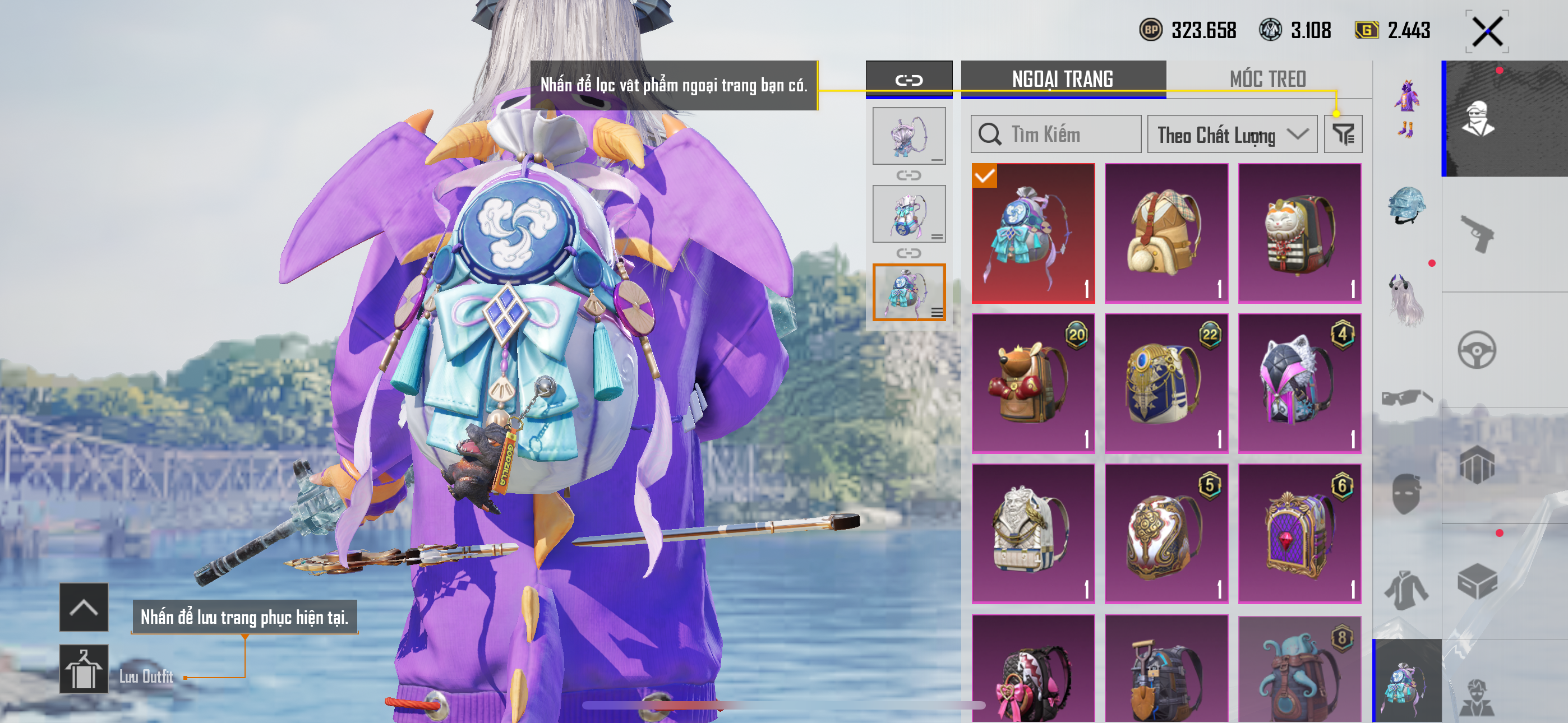Select the helmet category icon
Image resolution: width=1568 pixels, height=723 pixels.
tap(1406, 205)
